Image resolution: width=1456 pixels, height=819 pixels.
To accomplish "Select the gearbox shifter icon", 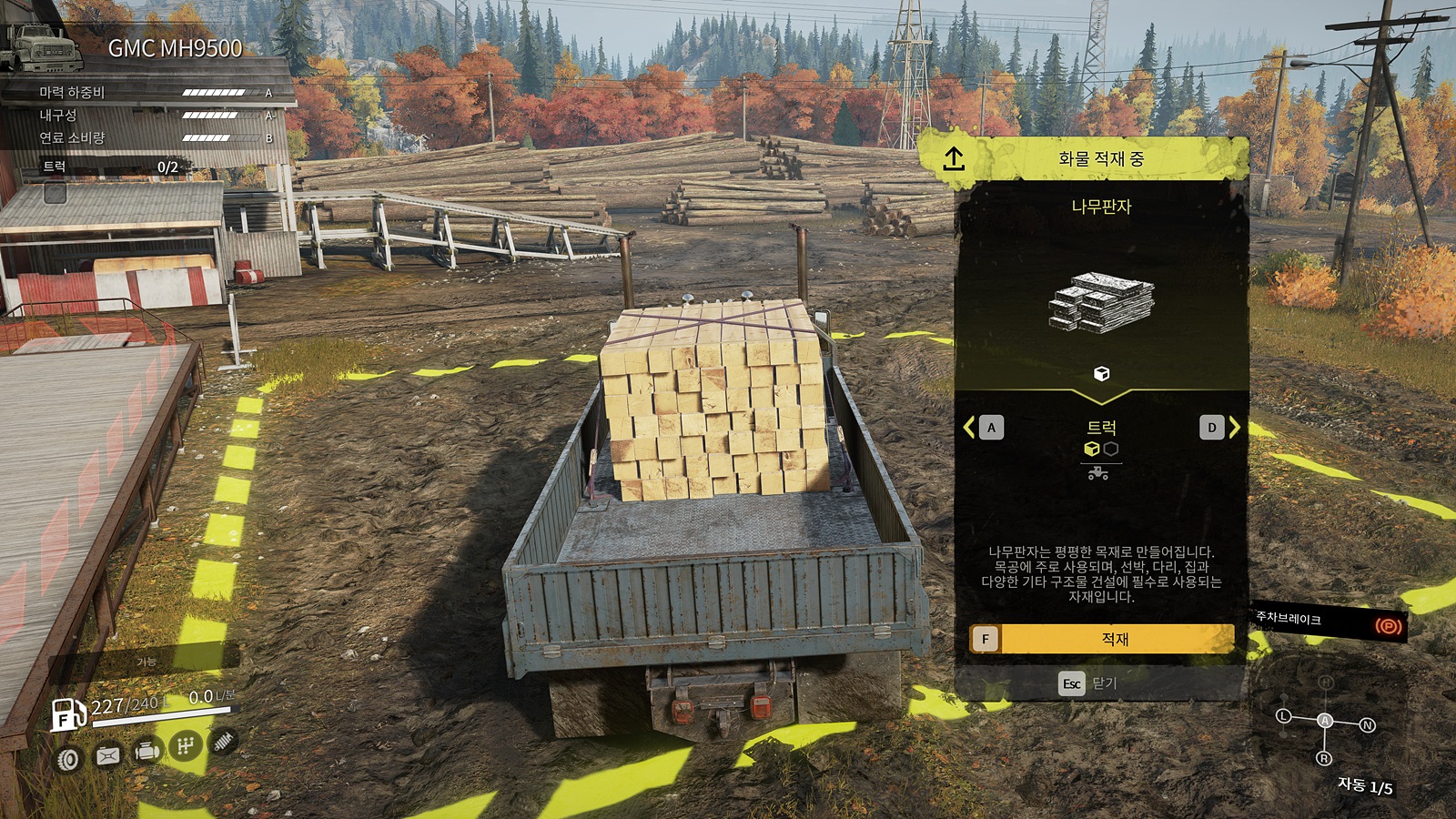I will pos(185,746).
